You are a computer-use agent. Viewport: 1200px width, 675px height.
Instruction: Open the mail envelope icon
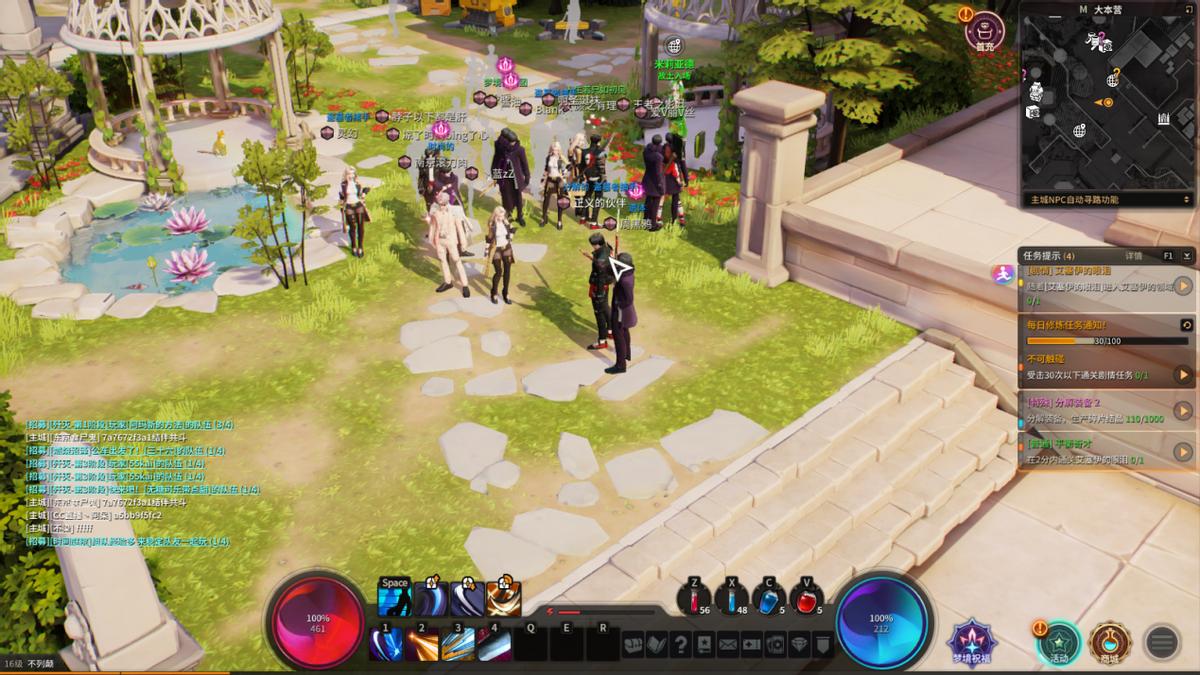pyautogui.click(x=727, y=645)
